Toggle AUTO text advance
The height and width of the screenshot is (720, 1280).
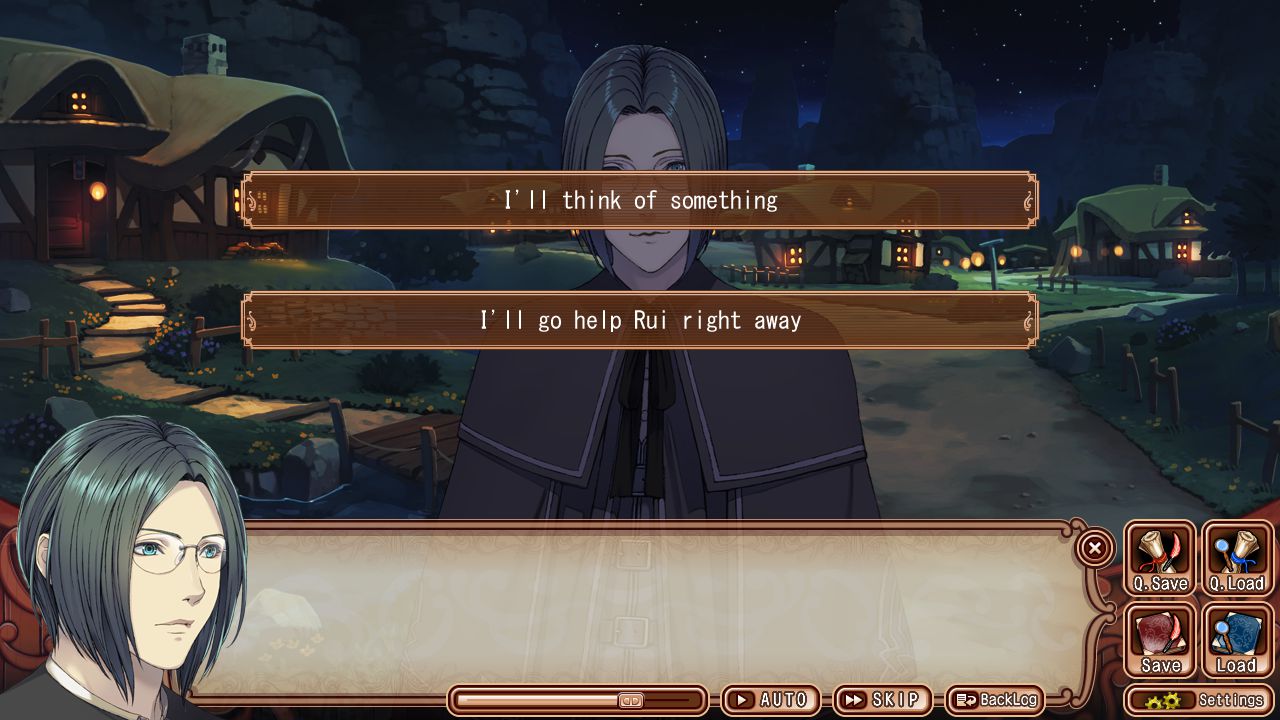click(x=771, y=700)
